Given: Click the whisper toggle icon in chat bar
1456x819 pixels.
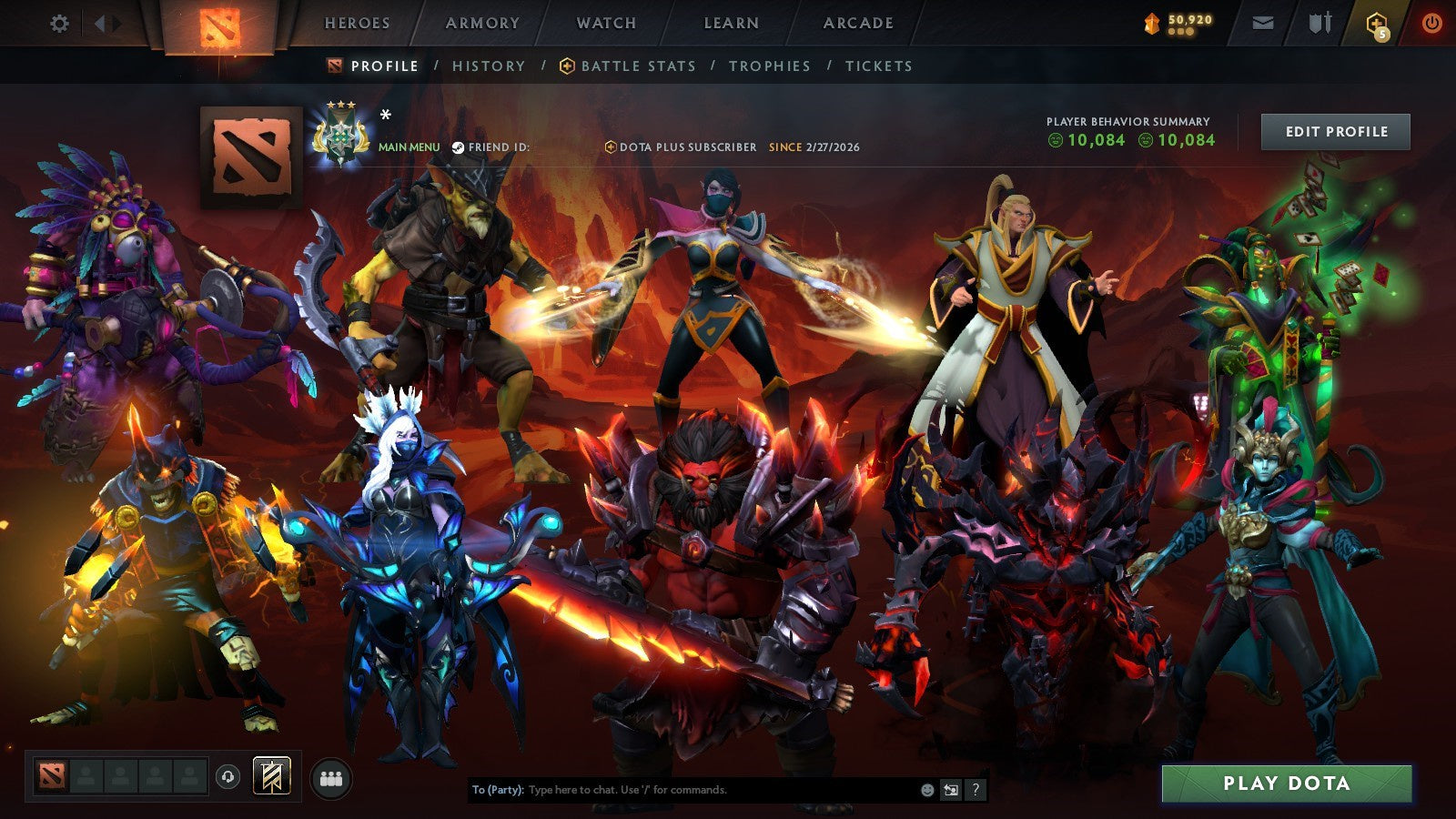Looking at the screenshot, I should [952, 791].
